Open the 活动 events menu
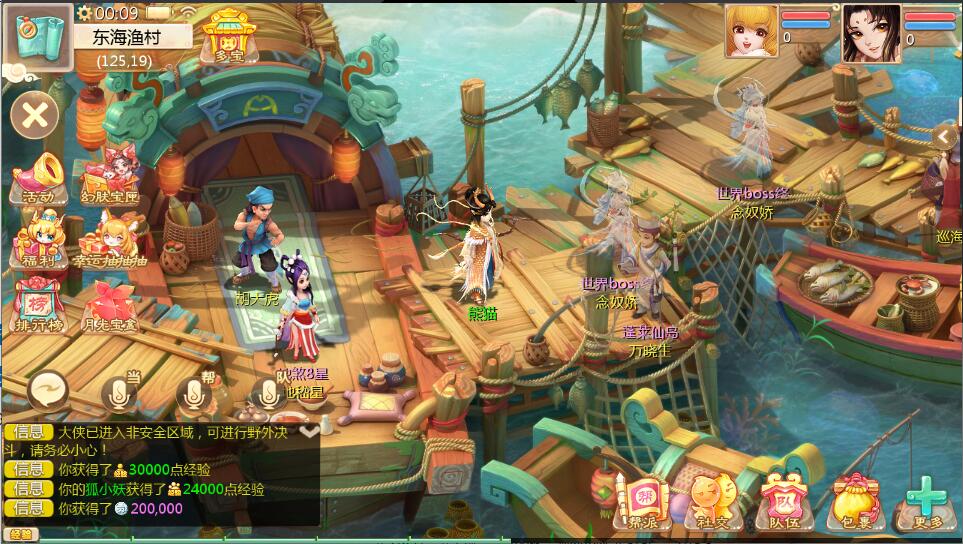Viewport: 963px width, 544px height. (37, 177)
